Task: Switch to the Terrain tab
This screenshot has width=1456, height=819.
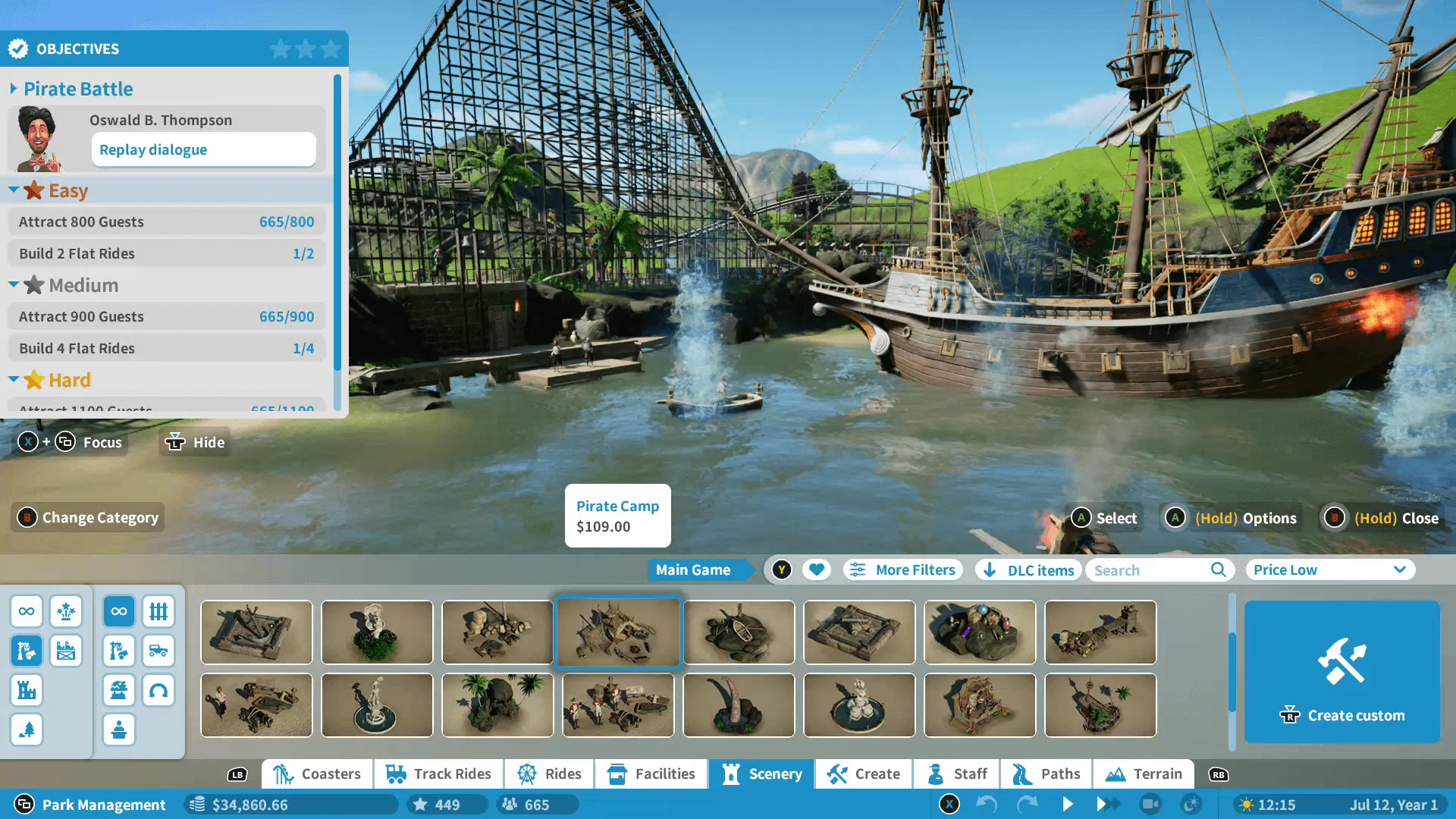Action: (1144, 773)
